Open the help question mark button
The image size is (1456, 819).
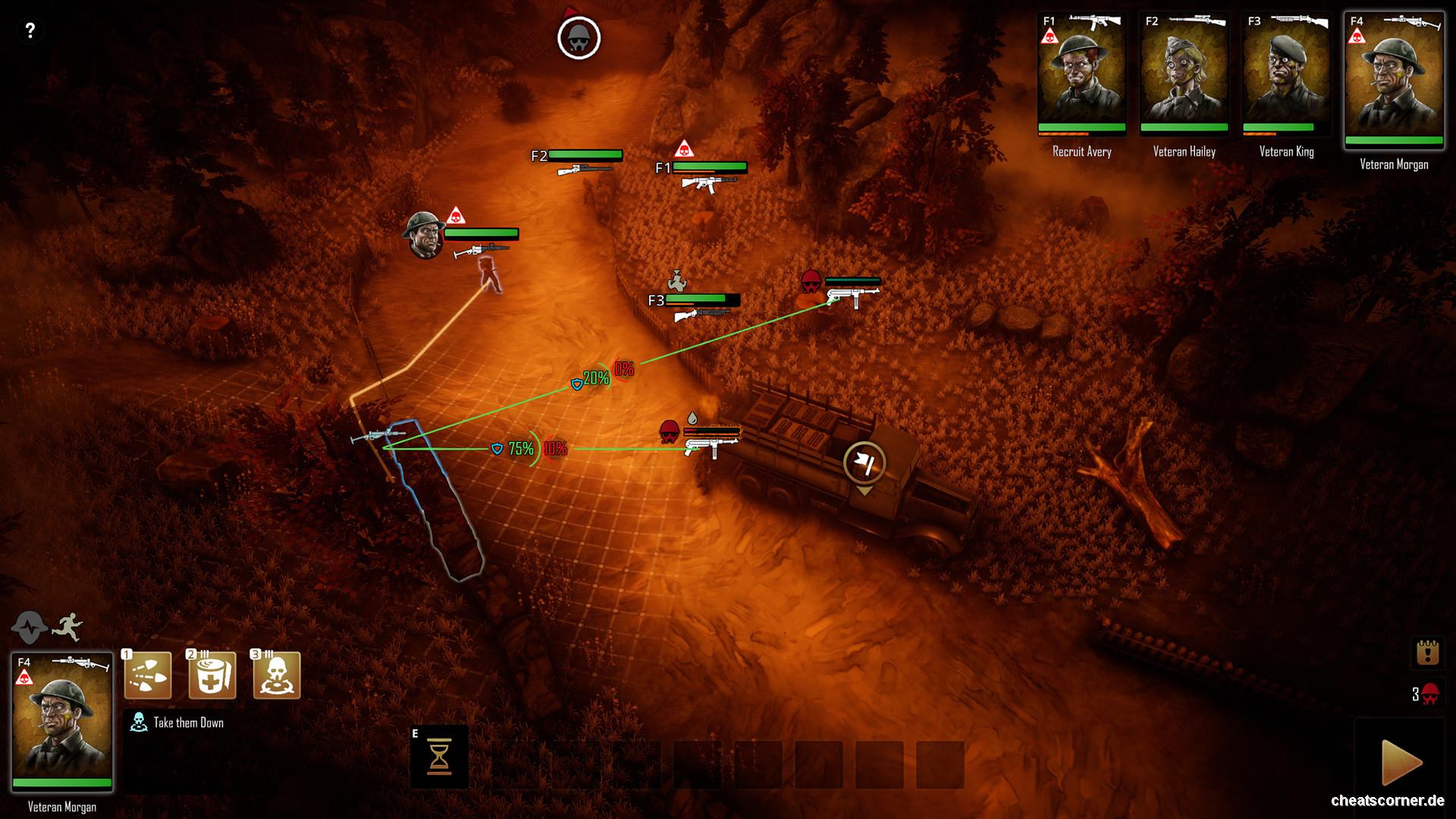coord(30,30)
